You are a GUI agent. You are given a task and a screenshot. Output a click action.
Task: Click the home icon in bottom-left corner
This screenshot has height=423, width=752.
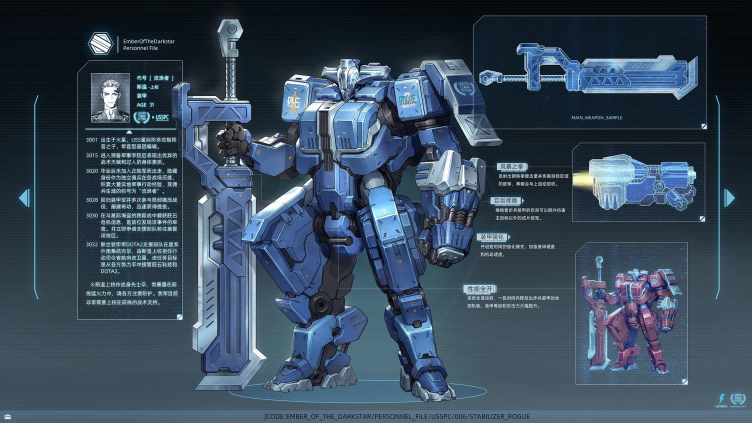(x=8, y=415)
